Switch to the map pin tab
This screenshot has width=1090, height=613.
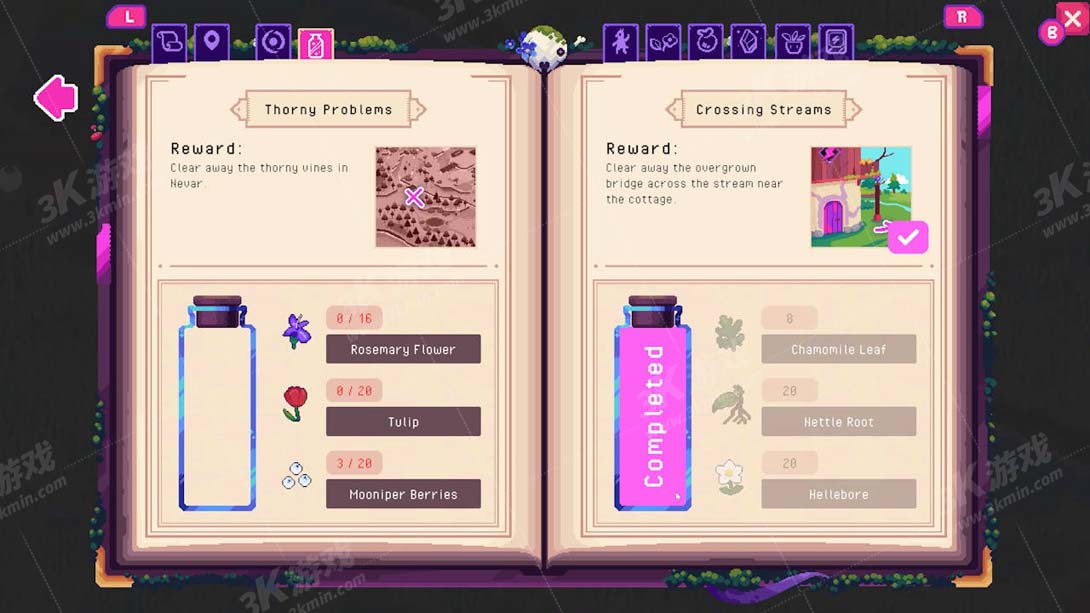pos(212,43)
